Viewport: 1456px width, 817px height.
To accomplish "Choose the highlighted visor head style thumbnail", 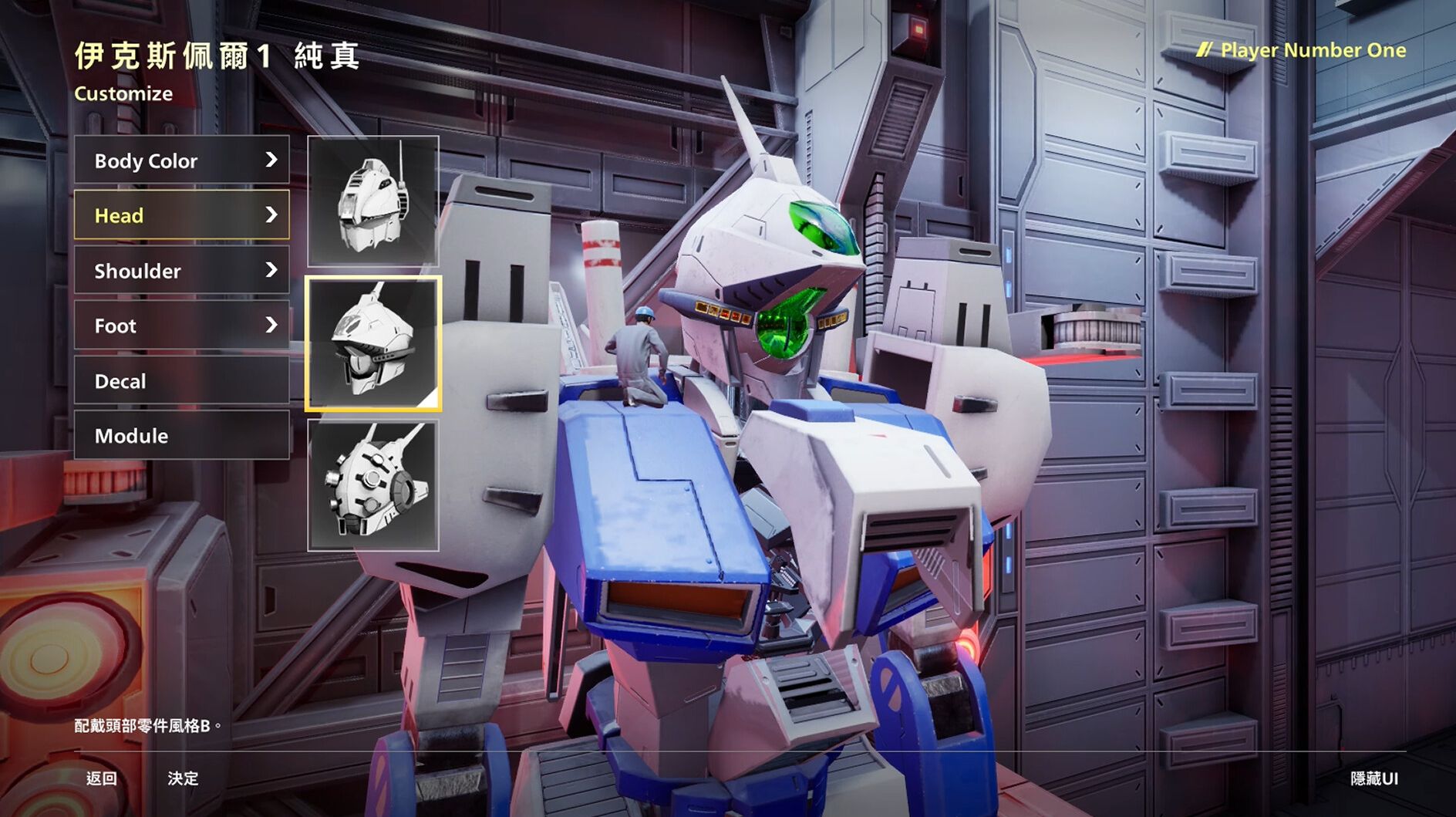I will coord(373,343).
